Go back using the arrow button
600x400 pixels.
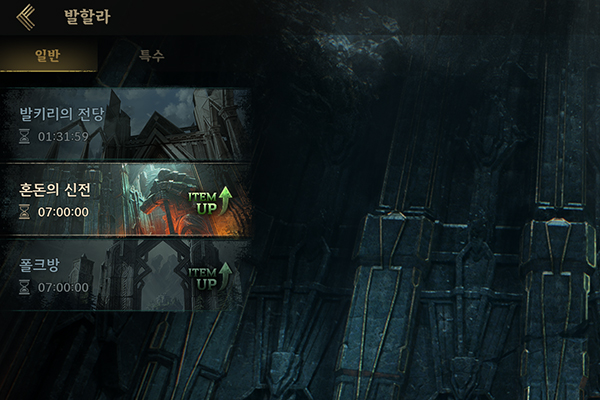point(26,15)
